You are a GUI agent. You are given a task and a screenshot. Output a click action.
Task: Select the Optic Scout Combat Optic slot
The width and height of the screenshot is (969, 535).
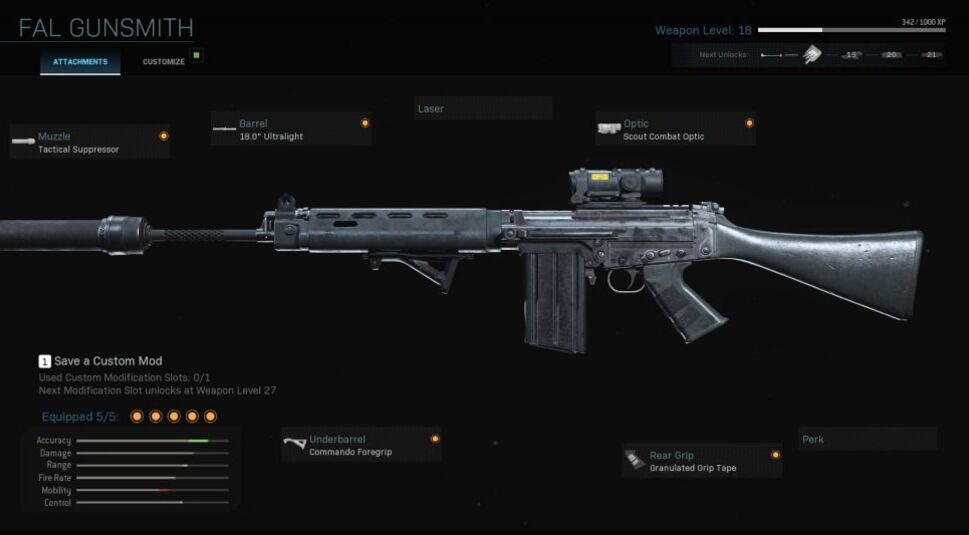coord(675,129)
